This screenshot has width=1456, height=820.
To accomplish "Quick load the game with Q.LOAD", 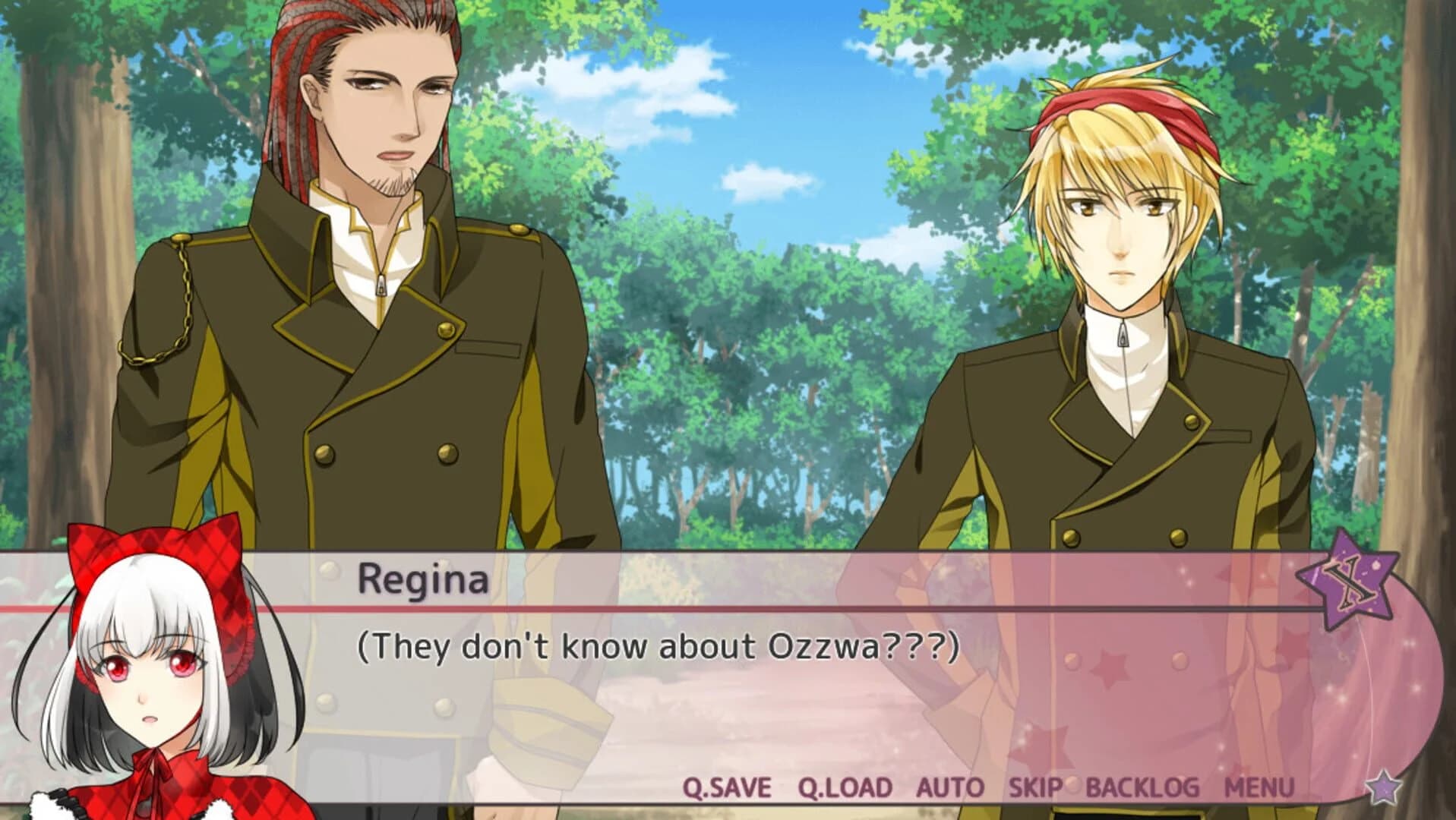I will (843, 788).
